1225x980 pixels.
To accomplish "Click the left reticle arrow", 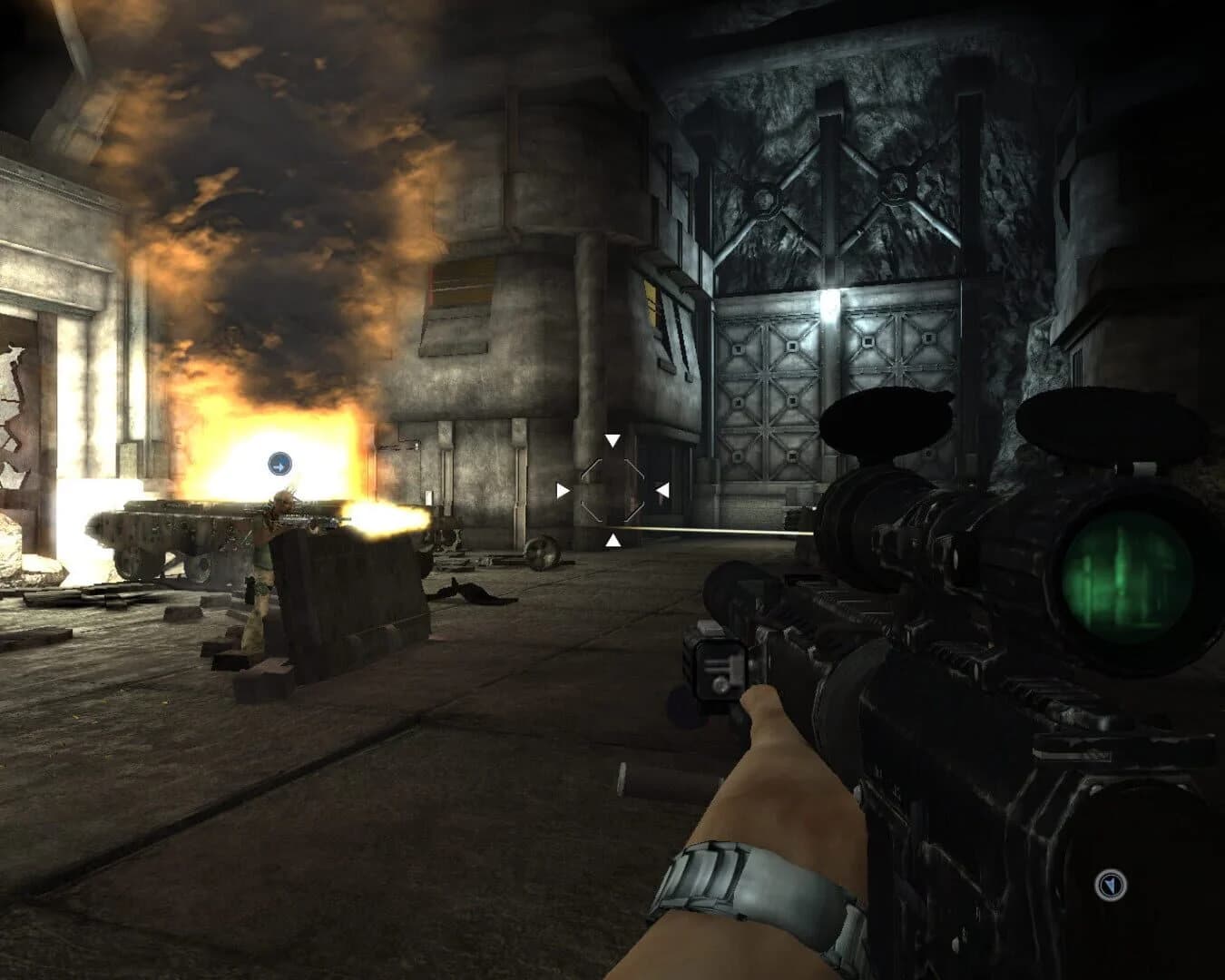I will [x=563, y=490].
